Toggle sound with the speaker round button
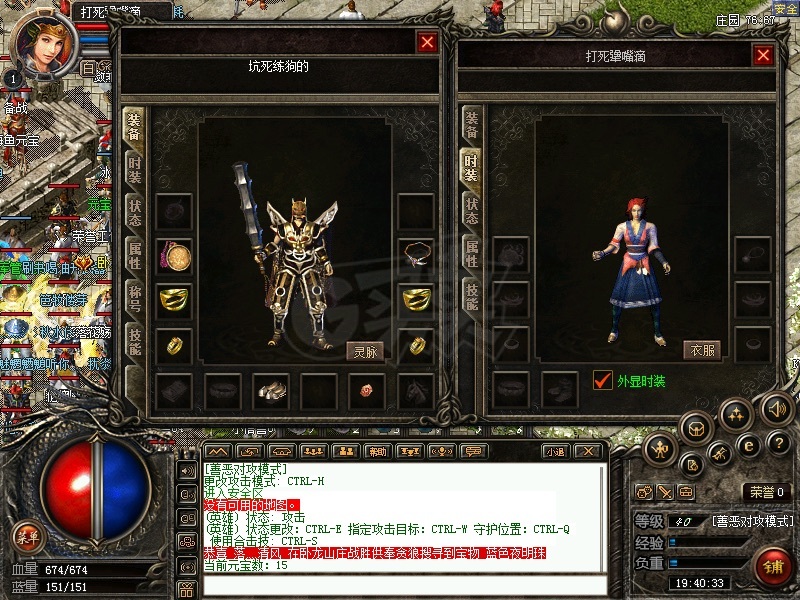Screen dimensions: 800x600 click(x=776, y=408)
